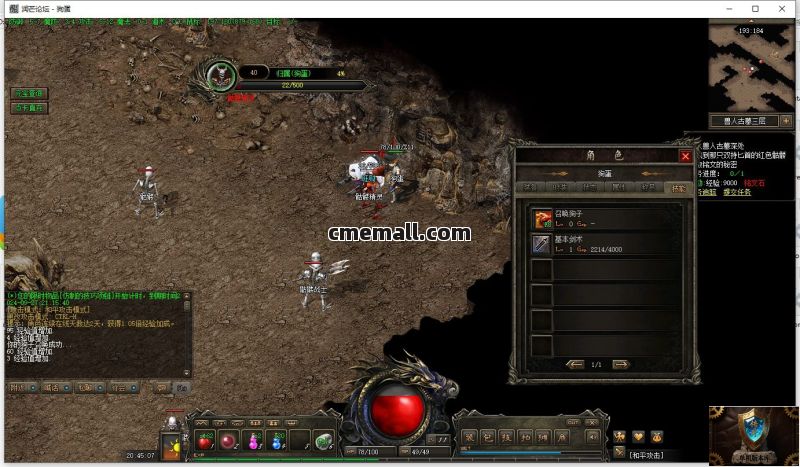Close the character panel with the red X

[x=685, y=156]
